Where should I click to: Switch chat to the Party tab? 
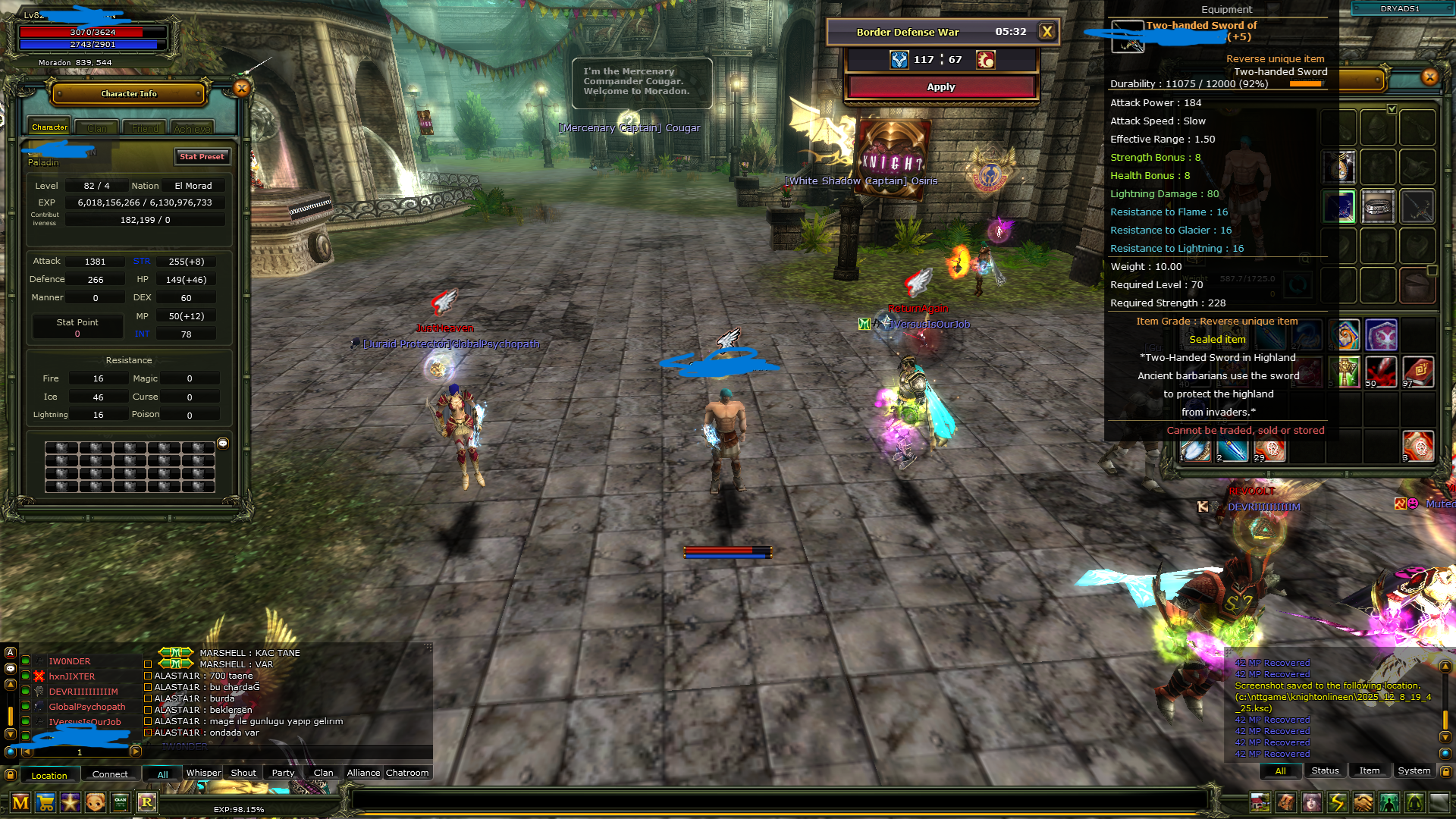click(283, 773)
